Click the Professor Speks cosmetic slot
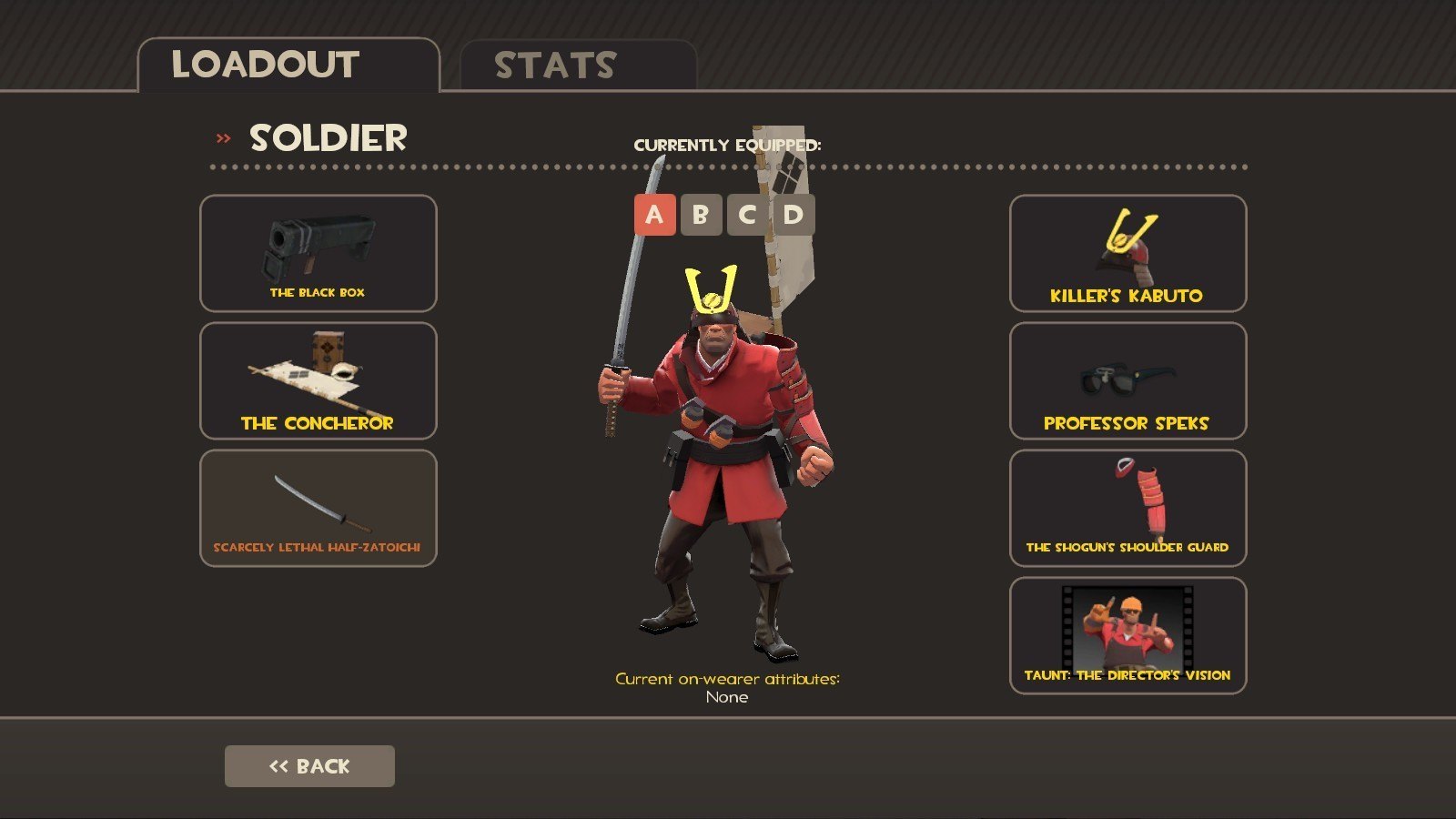This screenshot has height=819, width=1456. [1127, 380]
